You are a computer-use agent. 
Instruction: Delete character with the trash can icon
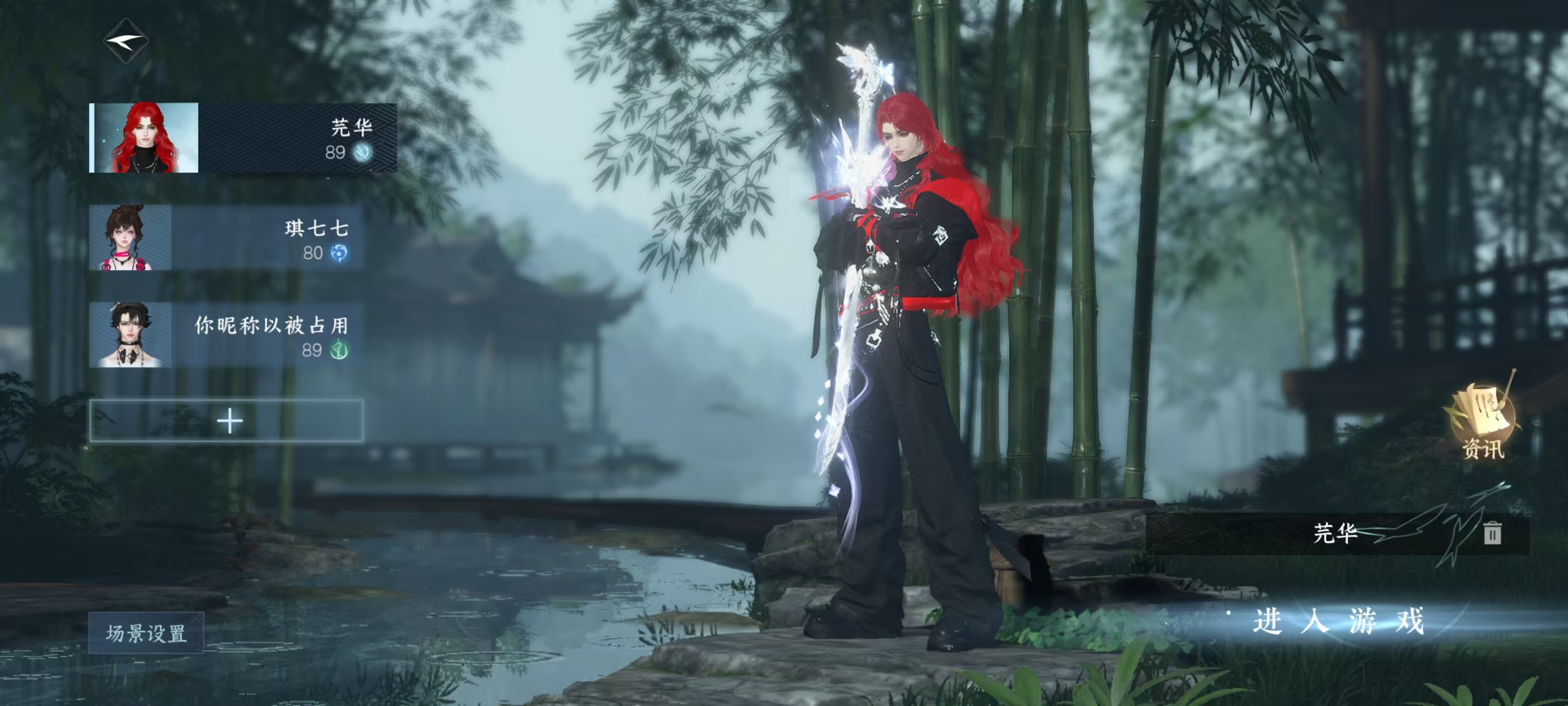tap(1492, 533)
